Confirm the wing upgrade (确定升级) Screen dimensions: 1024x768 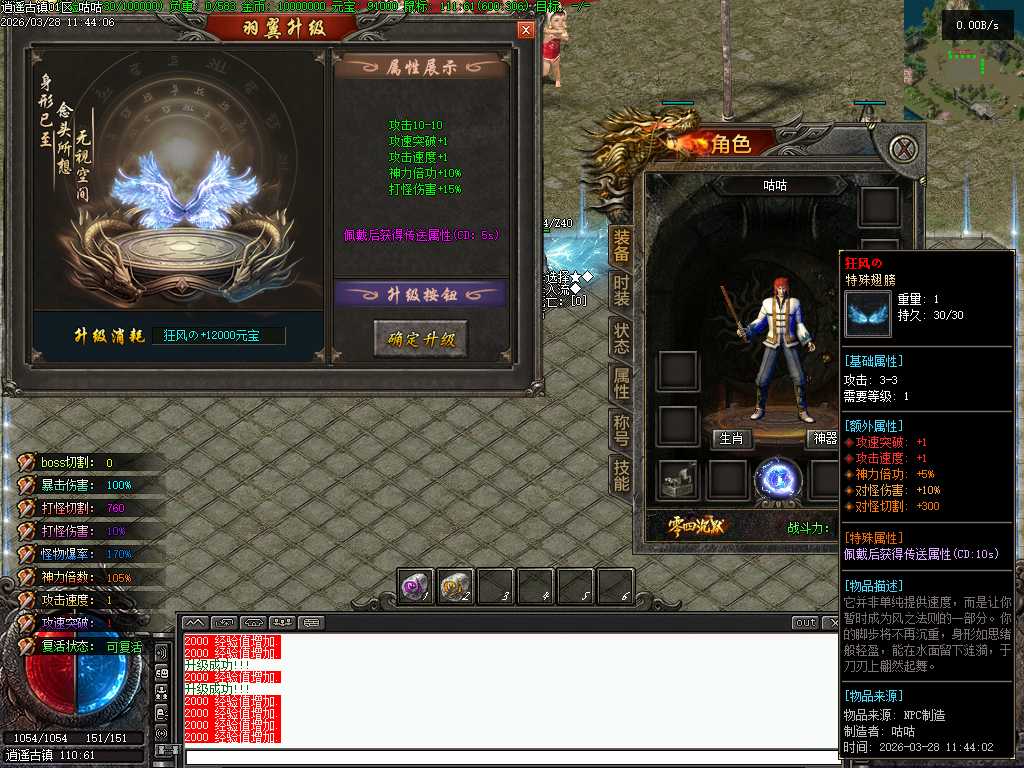click(420, 338)
